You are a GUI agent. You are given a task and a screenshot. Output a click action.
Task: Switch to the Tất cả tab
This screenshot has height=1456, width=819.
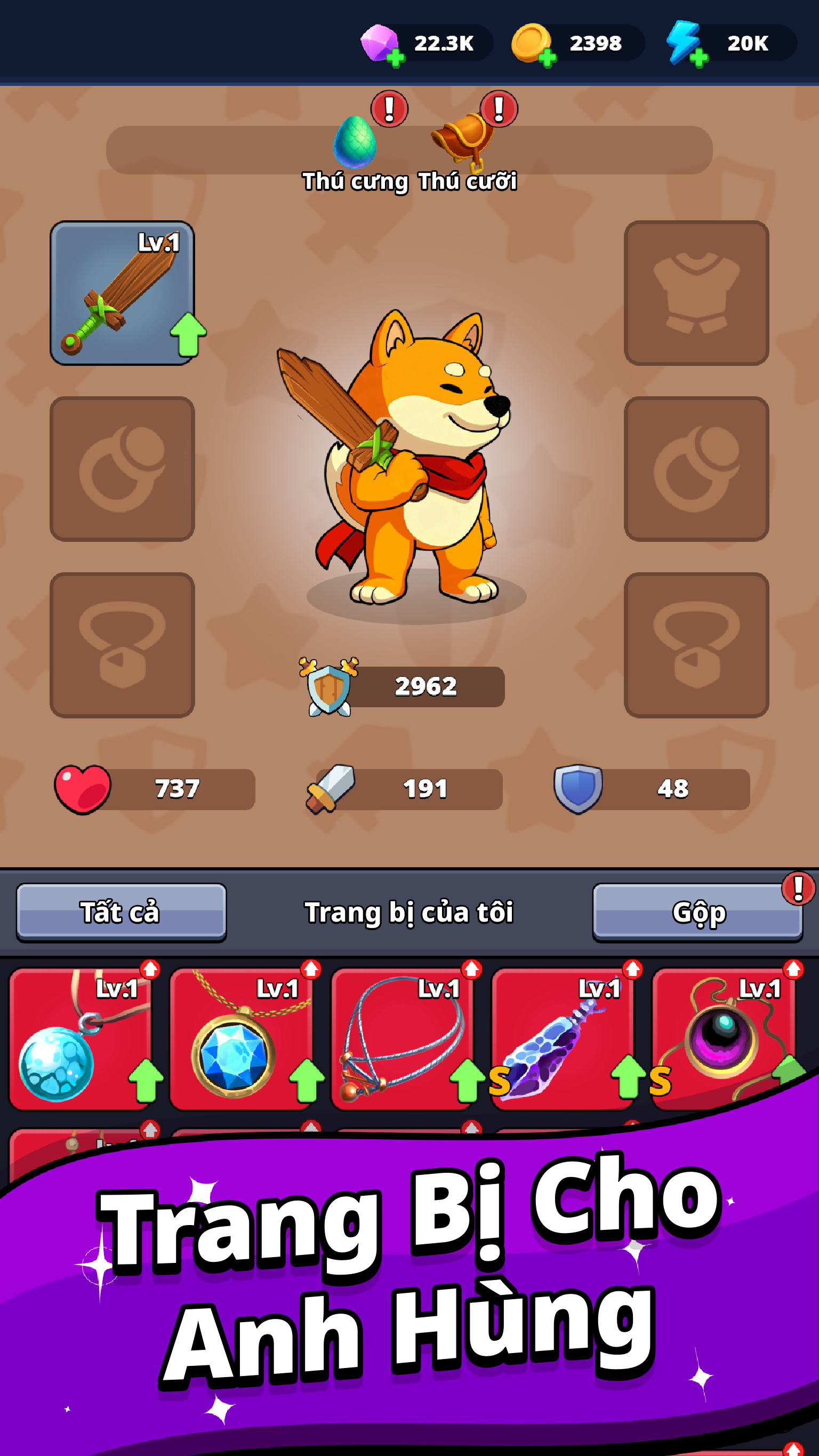[121, 912]
